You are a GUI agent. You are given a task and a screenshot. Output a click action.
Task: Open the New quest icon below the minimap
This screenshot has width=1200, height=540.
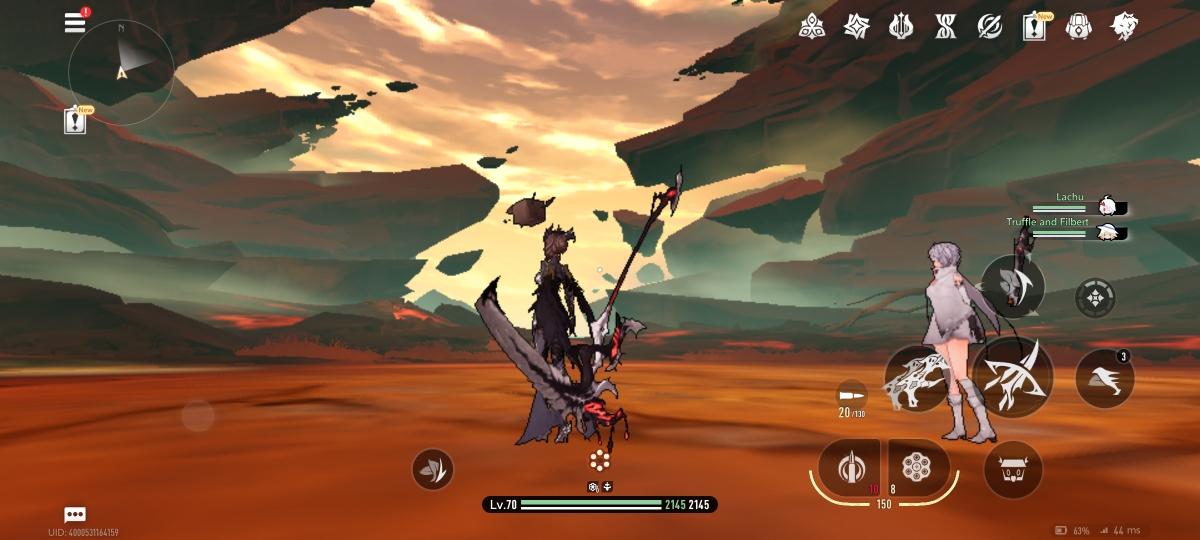pyautogui.click(x=75, y=121)
